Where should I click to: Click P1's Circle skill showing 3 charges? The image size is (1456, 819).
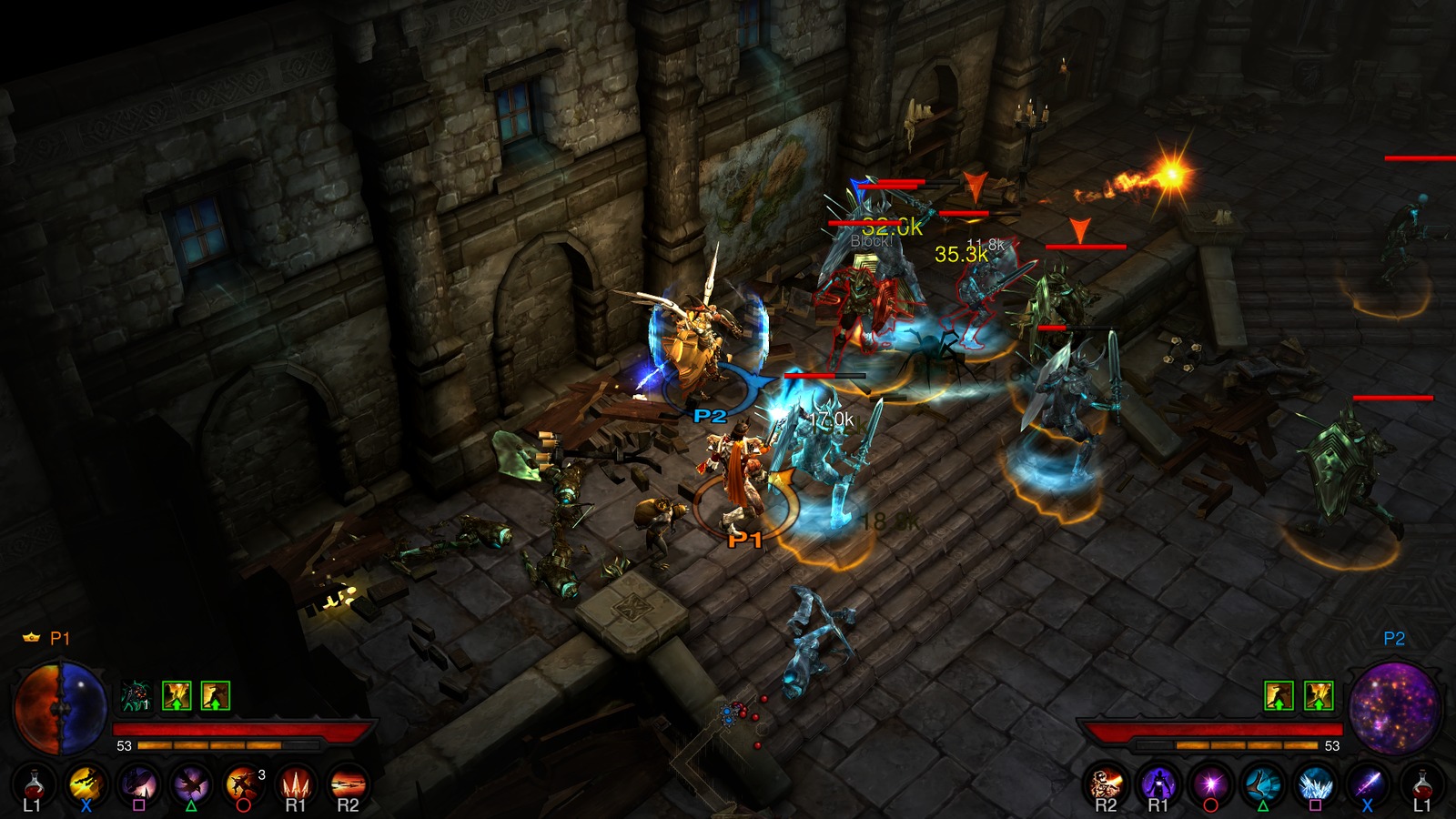click(x=243, y=784)
